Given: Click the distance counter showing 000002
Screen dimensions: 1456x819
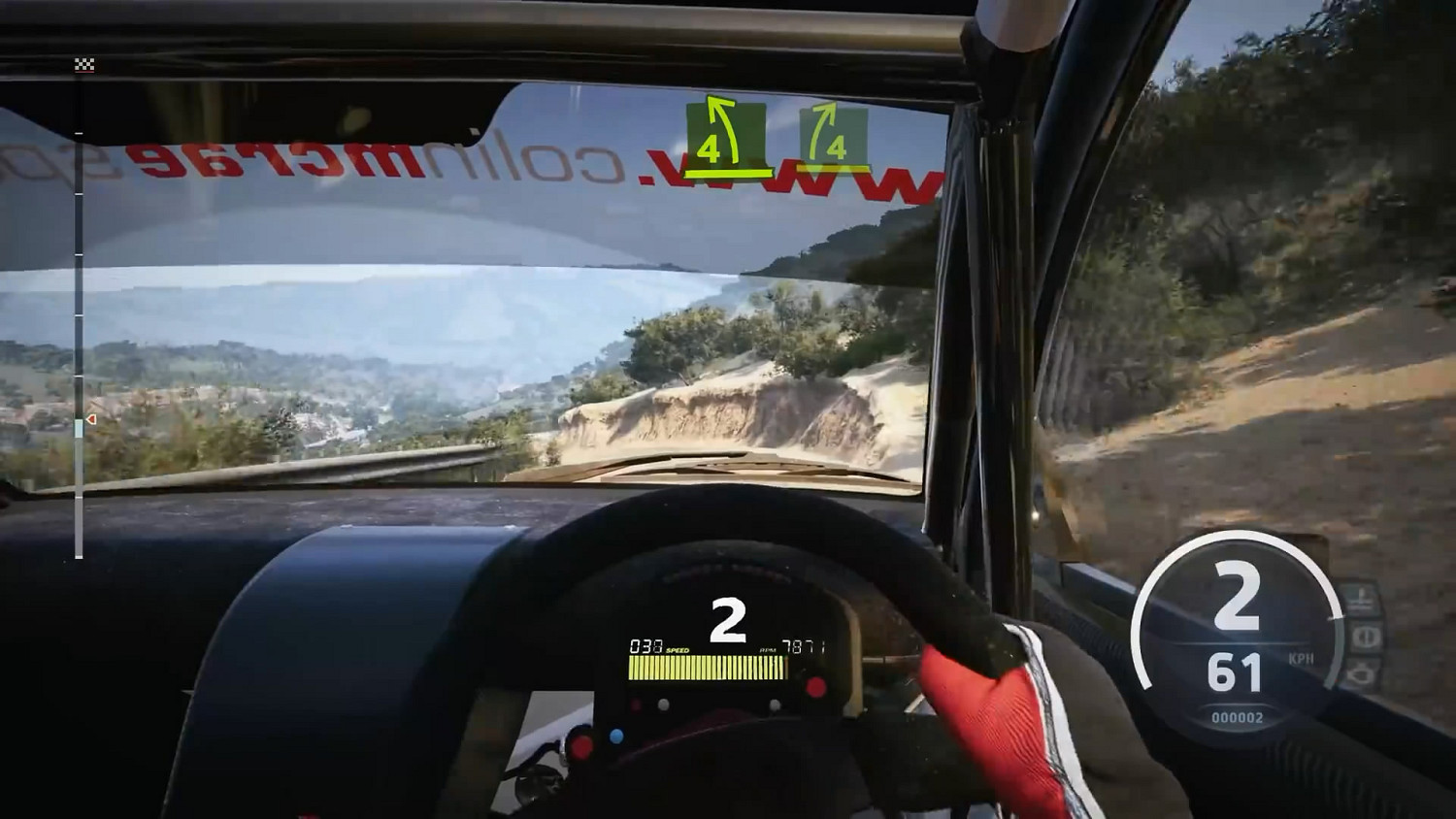Looking at the screenshot, I should pos(1239,717).
